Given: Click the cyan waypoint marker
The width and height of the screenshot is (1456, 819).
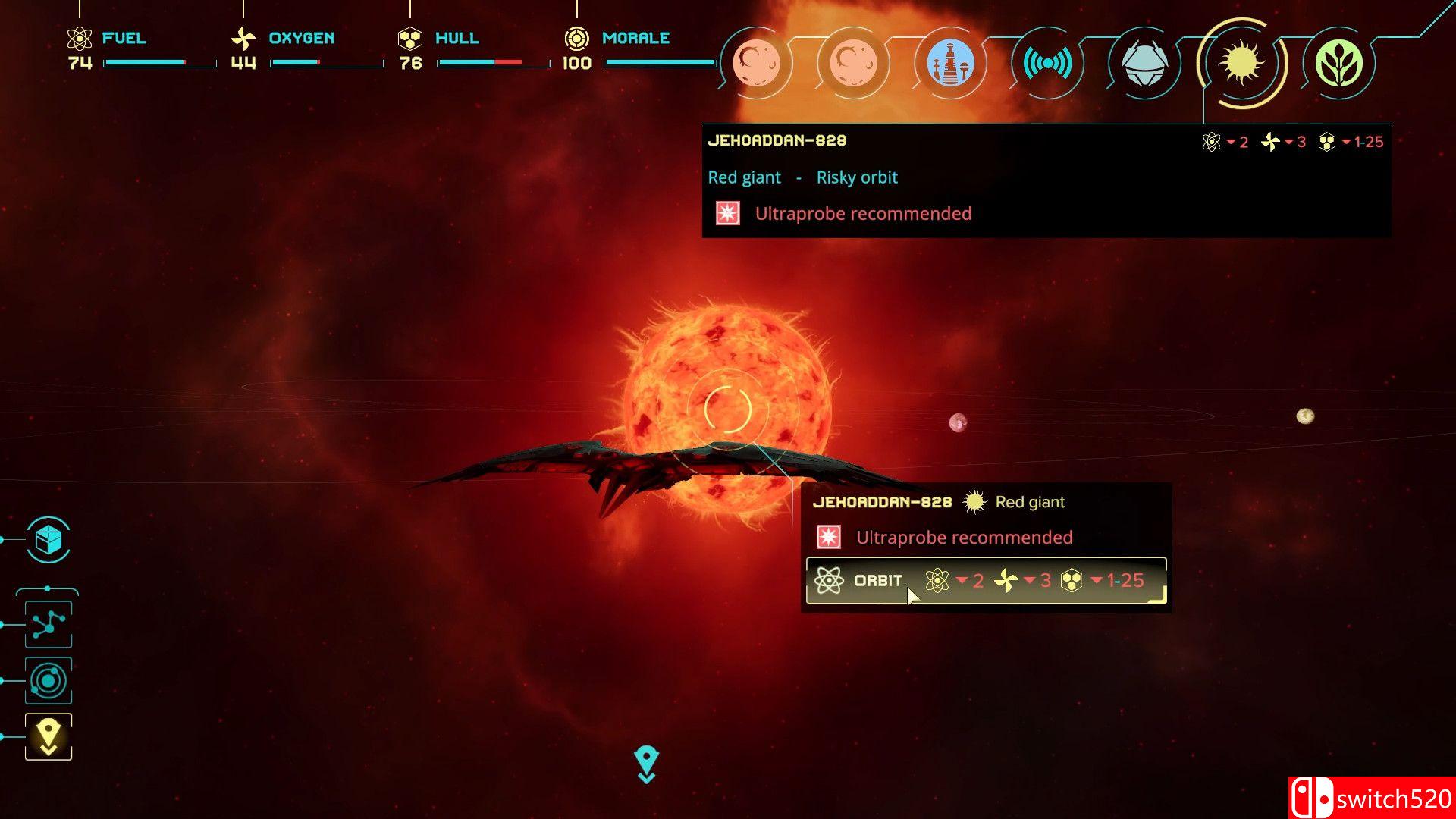Looking at the screenshot, I should (646, 762).
